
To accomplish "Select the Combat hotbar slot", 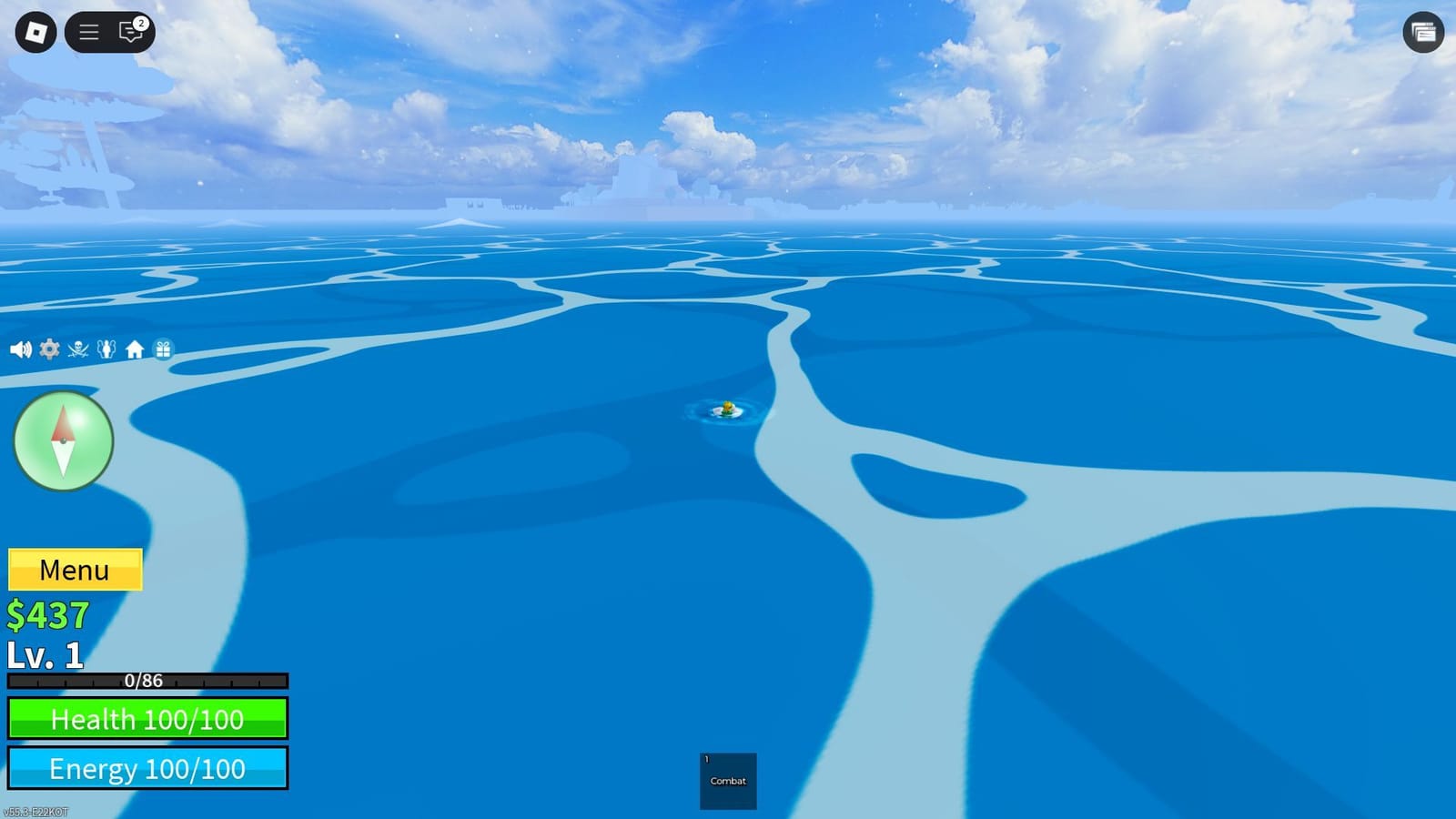I will (x=727, y=781).
